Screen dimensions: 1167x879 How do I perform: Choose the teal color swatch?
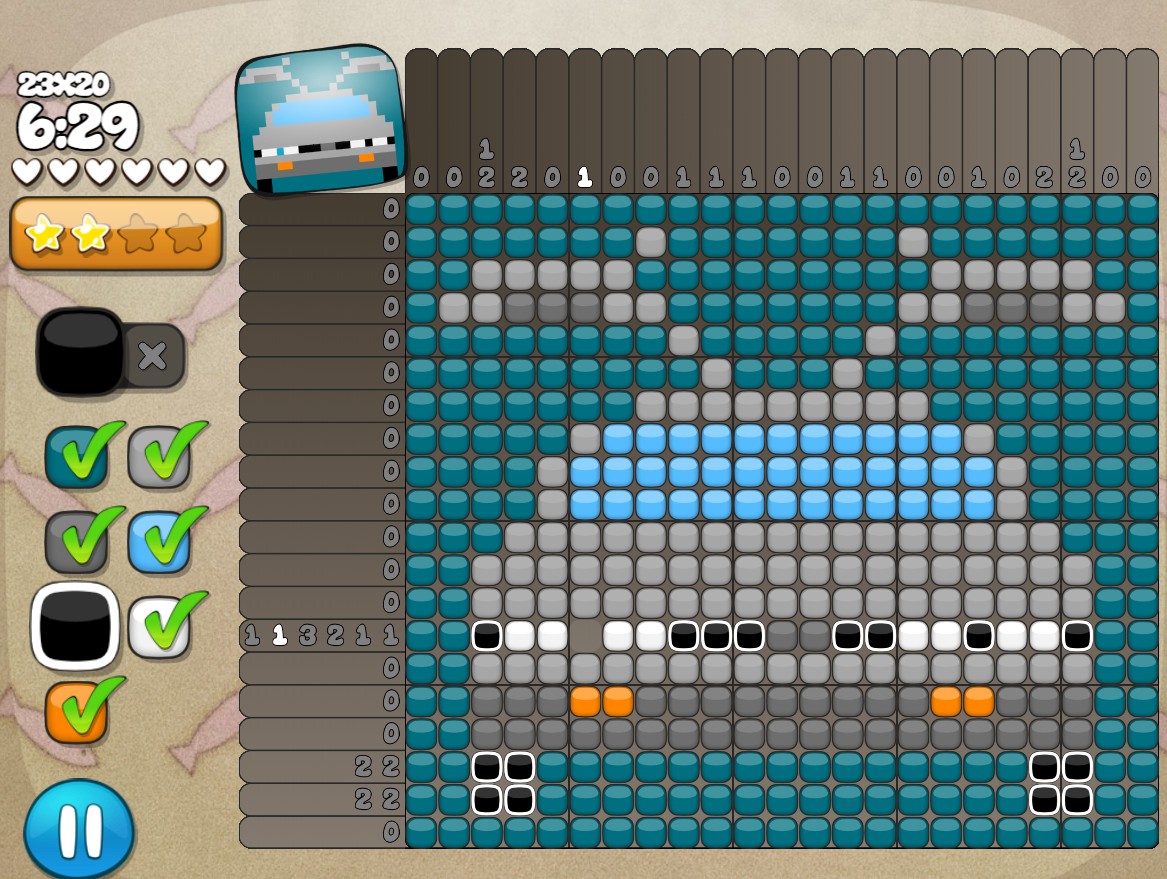click(76, 457)
